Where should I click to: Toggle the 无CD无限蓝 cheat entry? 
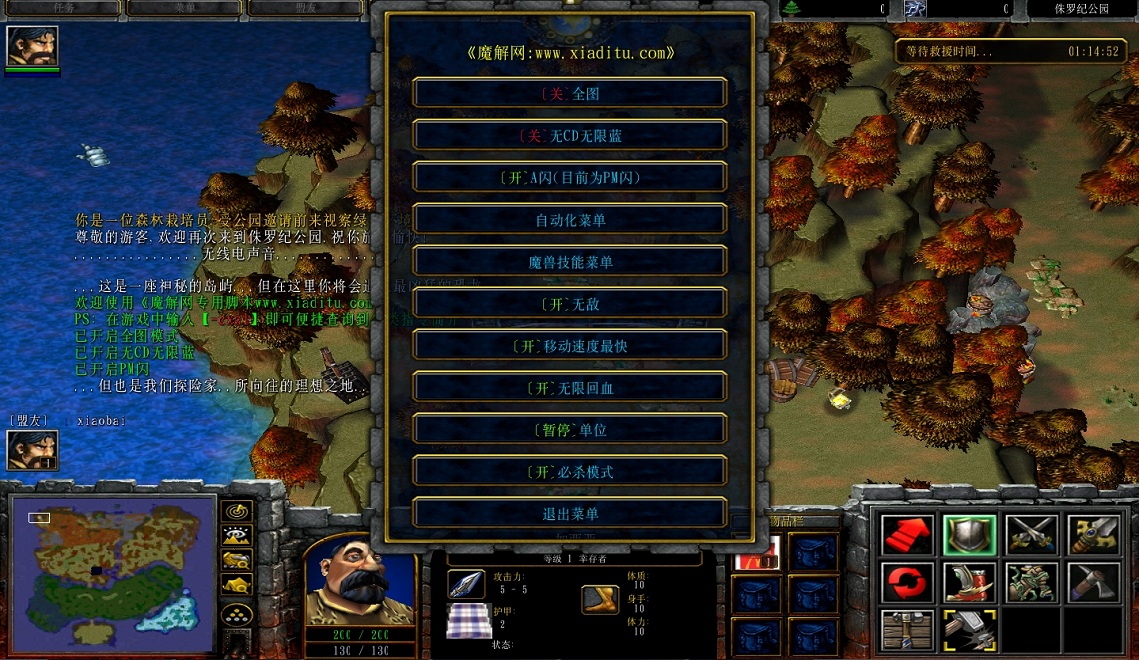pyautogui.click(x=569, y=135)
